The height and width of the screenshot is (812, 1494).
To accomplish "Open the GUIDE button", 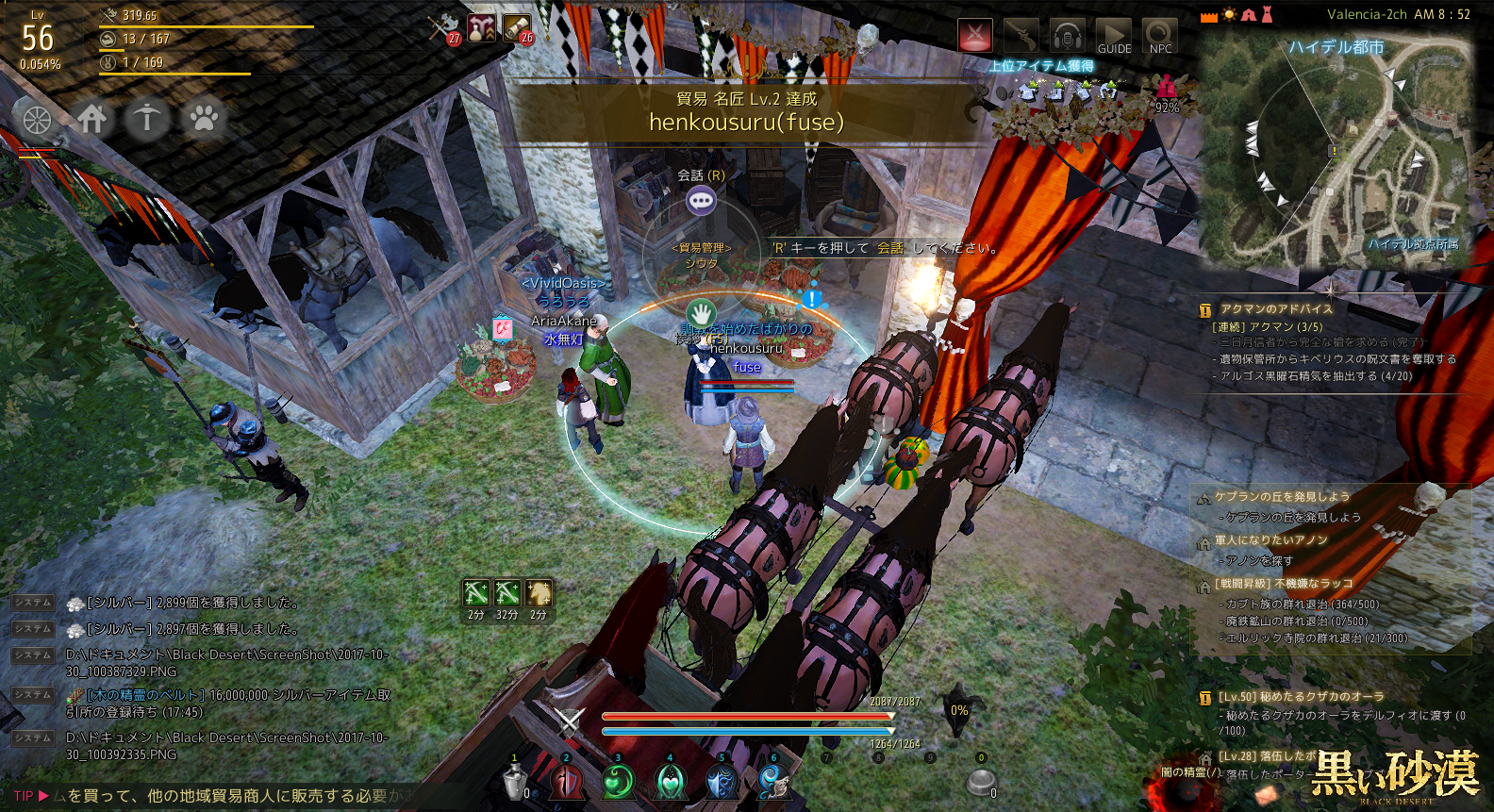I will pos(1114,37).
